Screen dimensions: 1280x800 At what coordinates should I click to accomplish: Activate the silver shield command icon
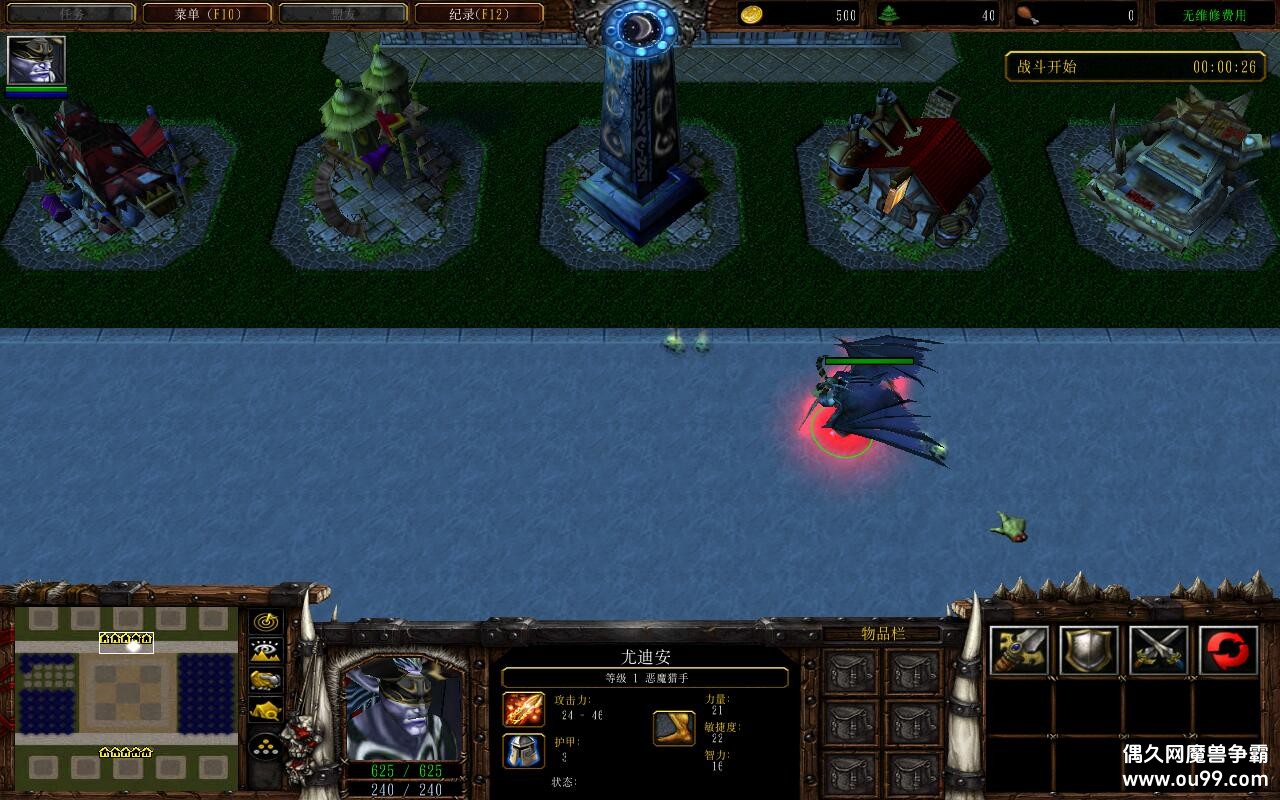(1089, 651)
